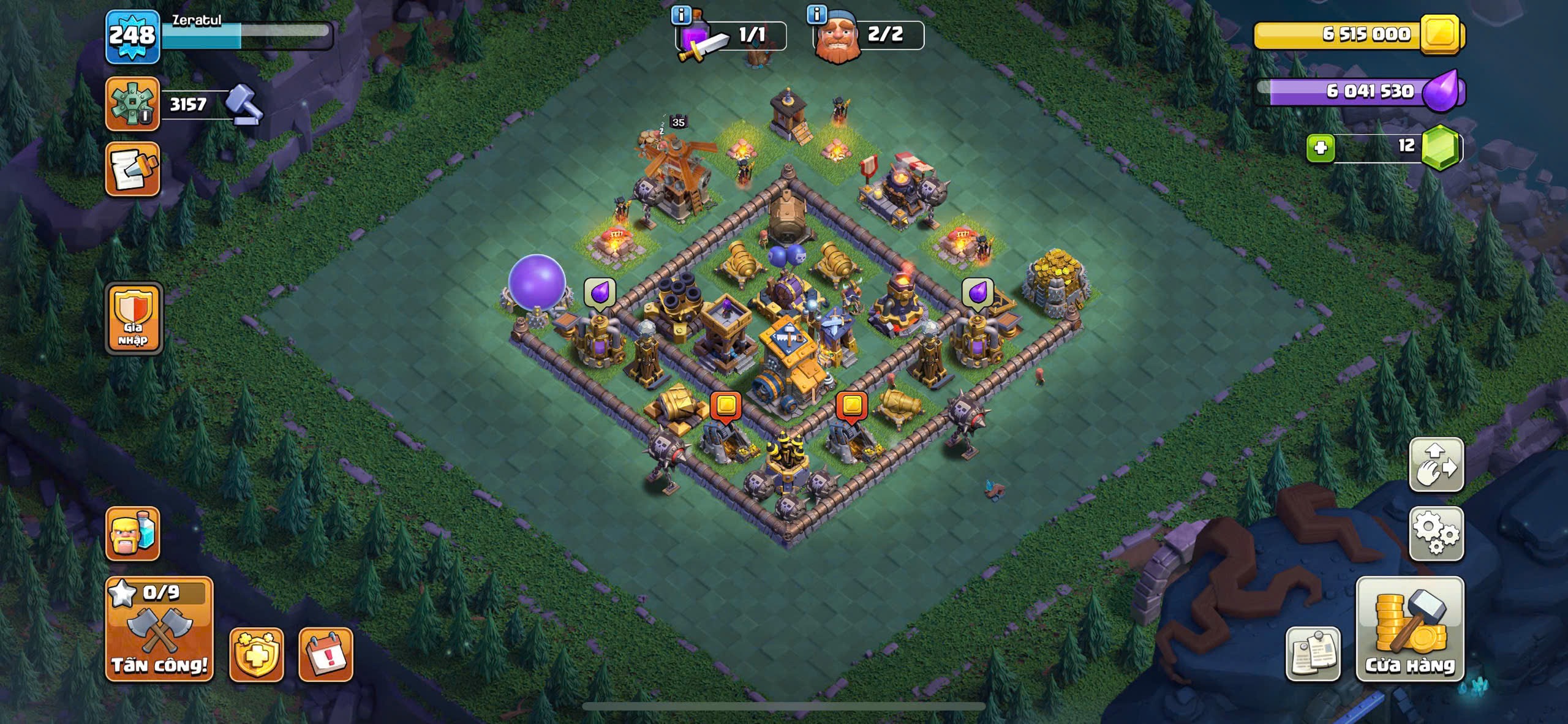Tap the Gia nhập clan shield button
1568x724 pixels.
coord(134,319)
